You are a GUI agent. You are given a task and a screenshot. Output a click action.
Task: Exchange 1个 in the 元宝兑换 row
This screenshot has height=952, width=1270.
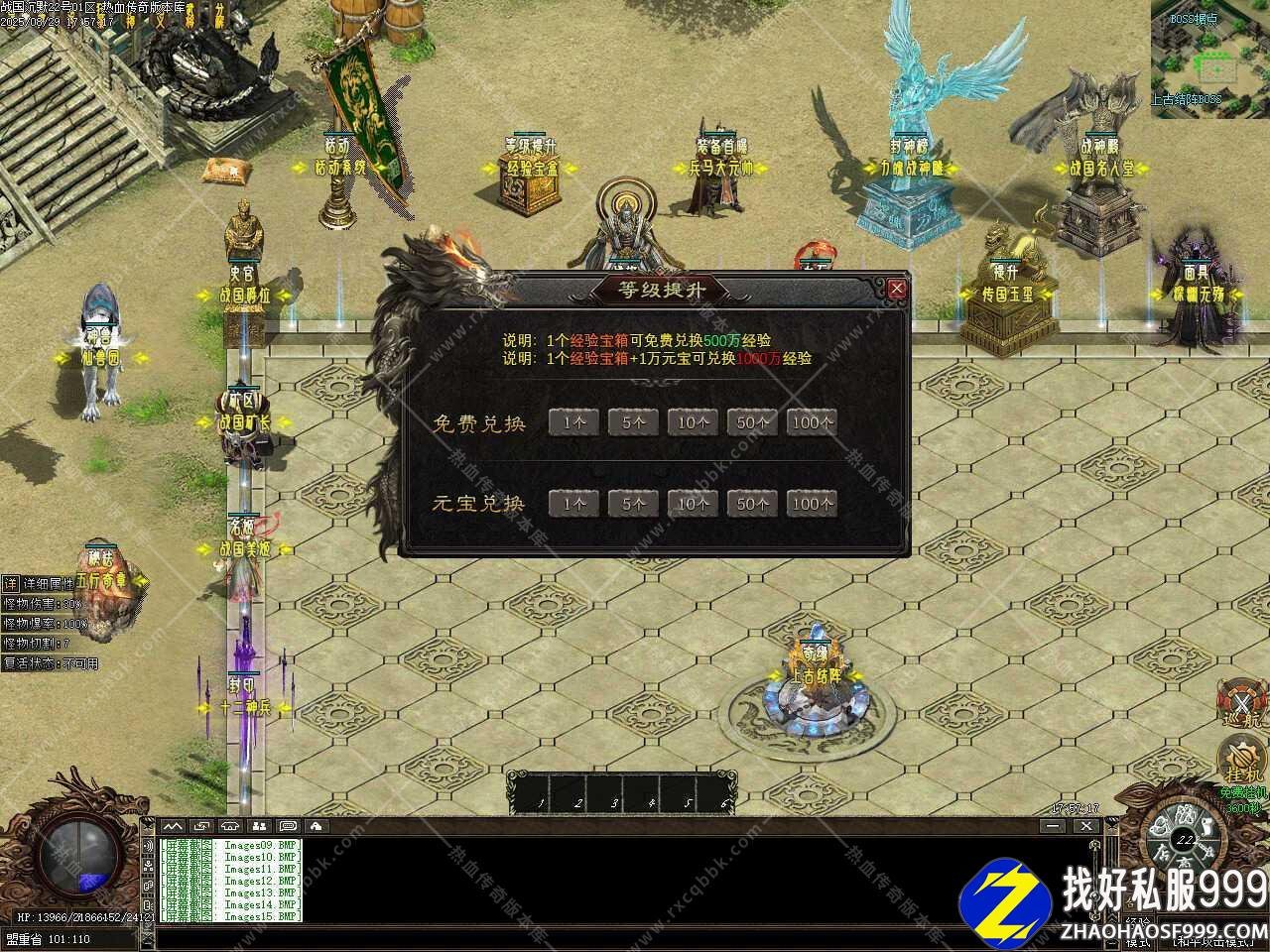click(x=573, y=504)
